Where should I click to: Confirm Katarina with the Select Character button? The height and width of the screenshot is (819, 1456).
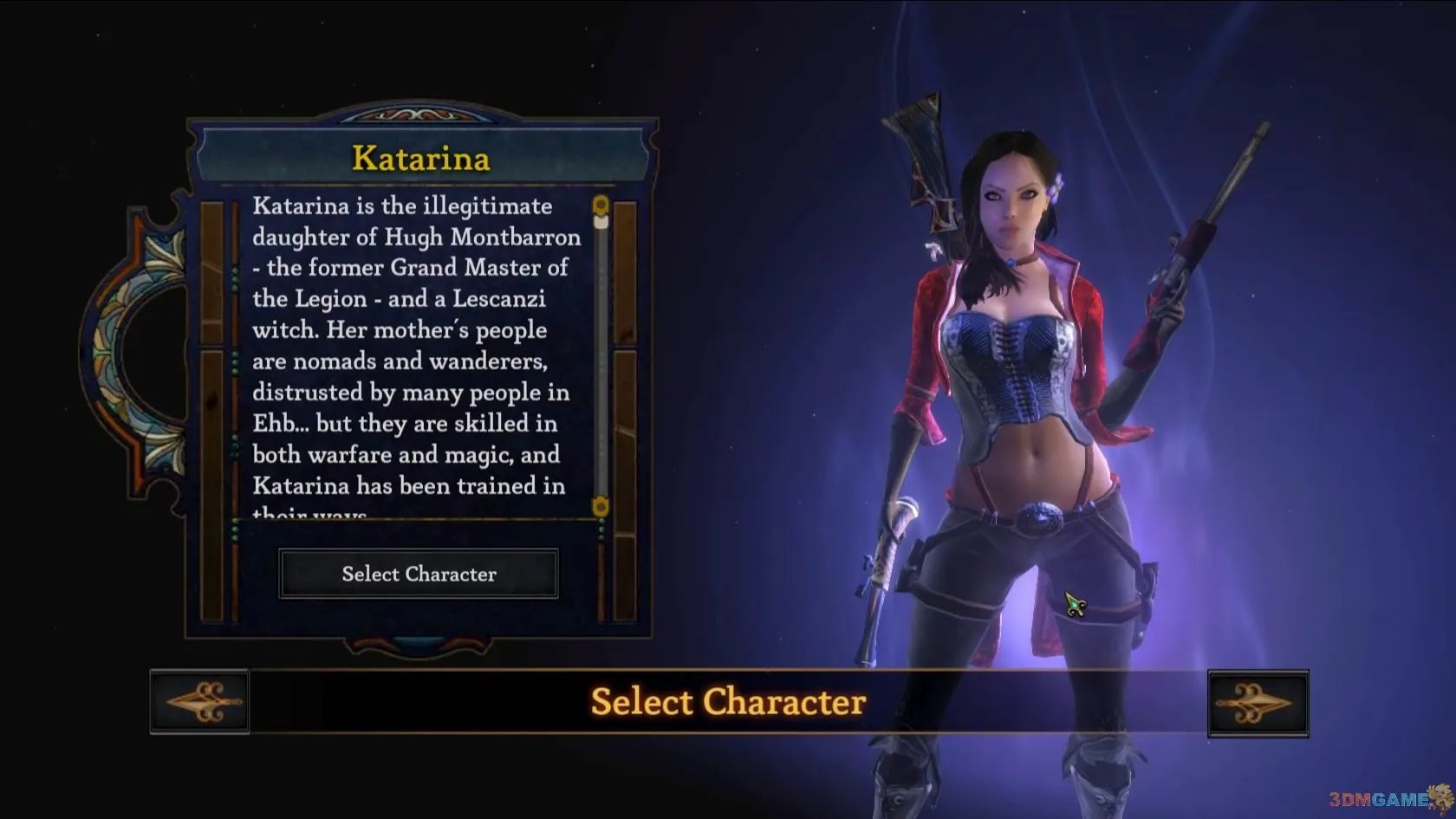point(419,574)
